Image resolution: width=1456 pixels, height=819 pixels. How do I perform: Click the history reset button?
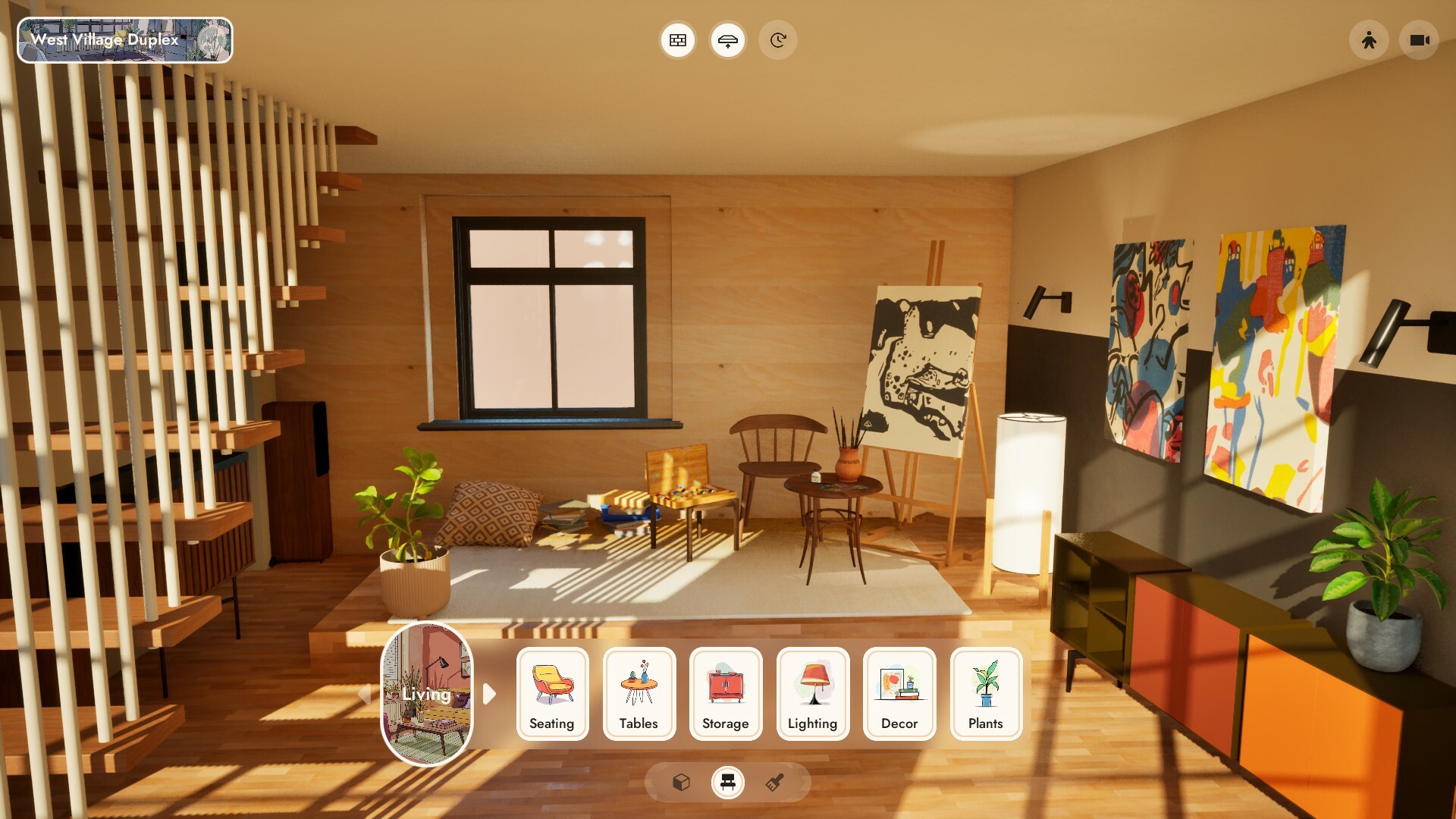click(x=778, y=39)
